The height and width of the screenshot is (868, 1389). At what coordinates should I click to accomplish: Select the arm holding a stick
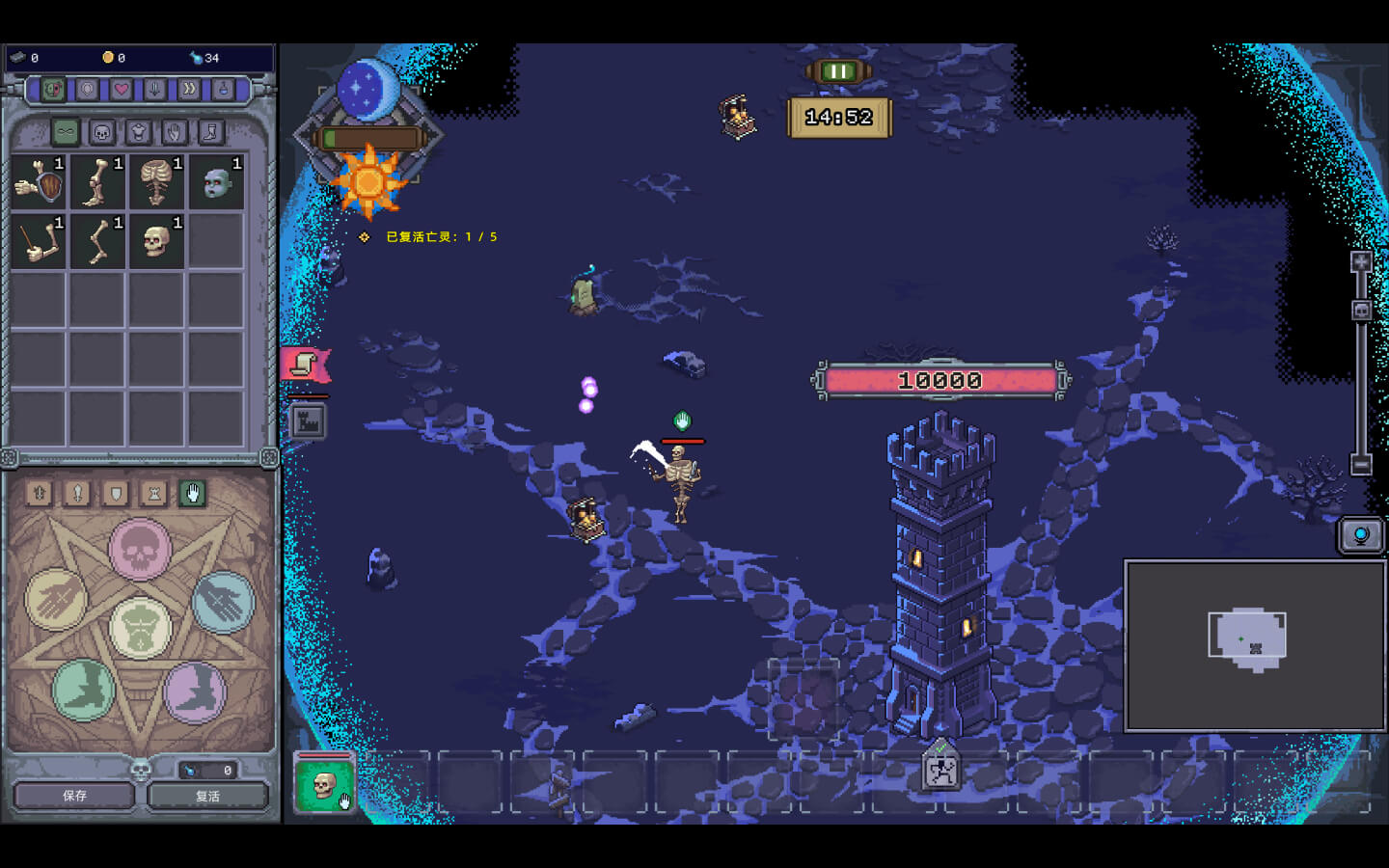click(x=39, y=240)
